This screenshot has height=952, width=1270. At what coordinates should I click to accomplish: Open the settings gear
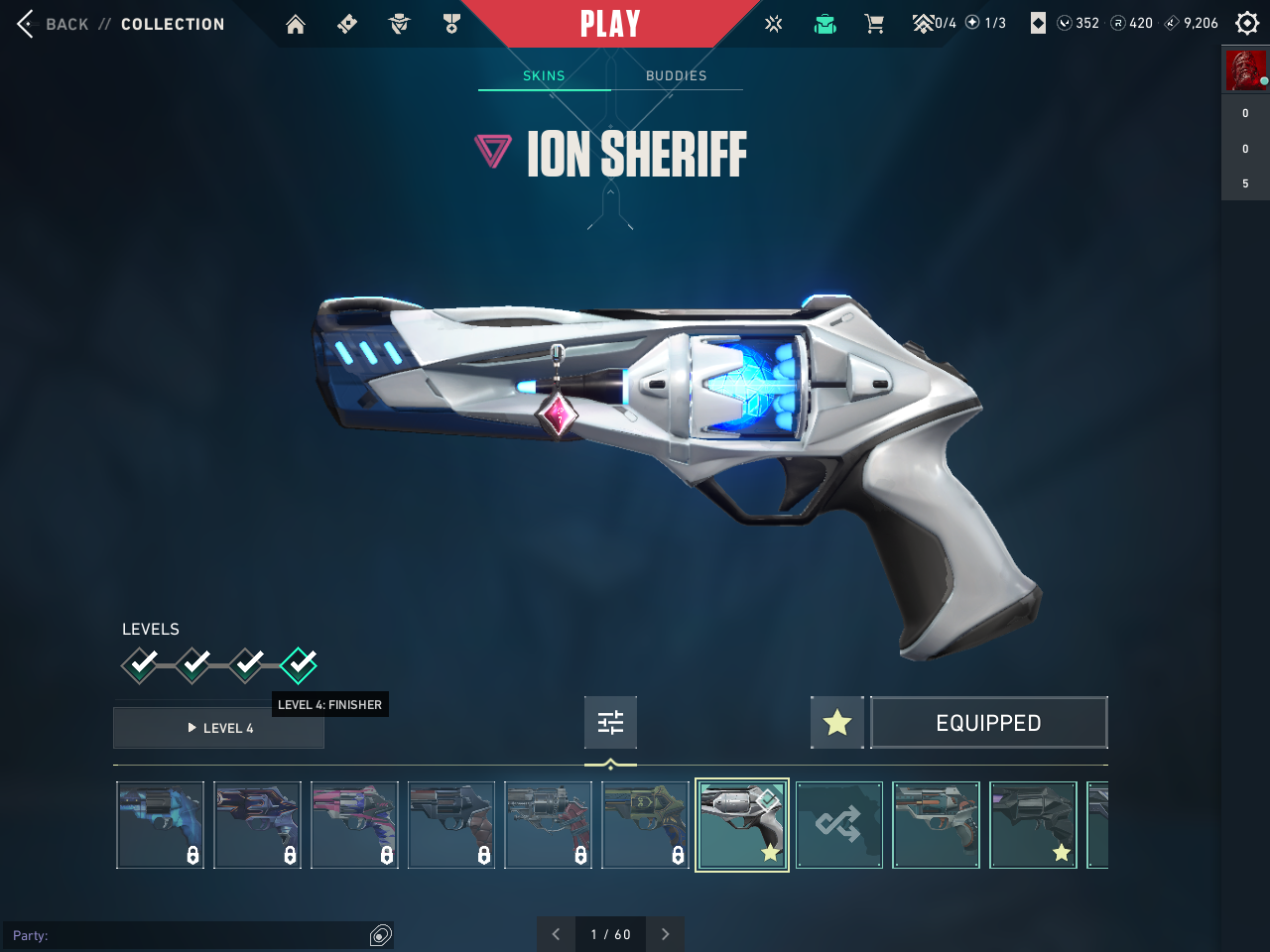(1247, 23)
